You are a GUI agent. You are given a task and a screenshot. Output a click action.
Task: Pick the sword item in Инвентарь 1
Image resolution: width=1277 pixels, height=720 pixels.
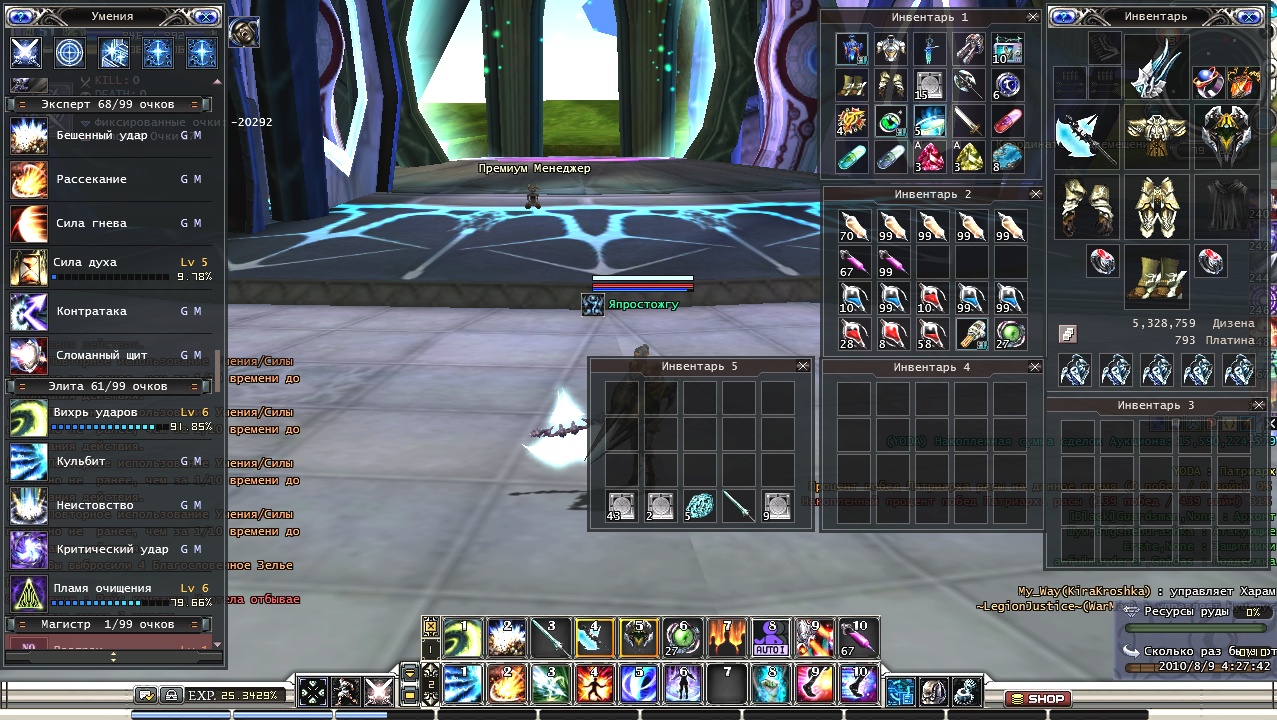pos(967,122)
